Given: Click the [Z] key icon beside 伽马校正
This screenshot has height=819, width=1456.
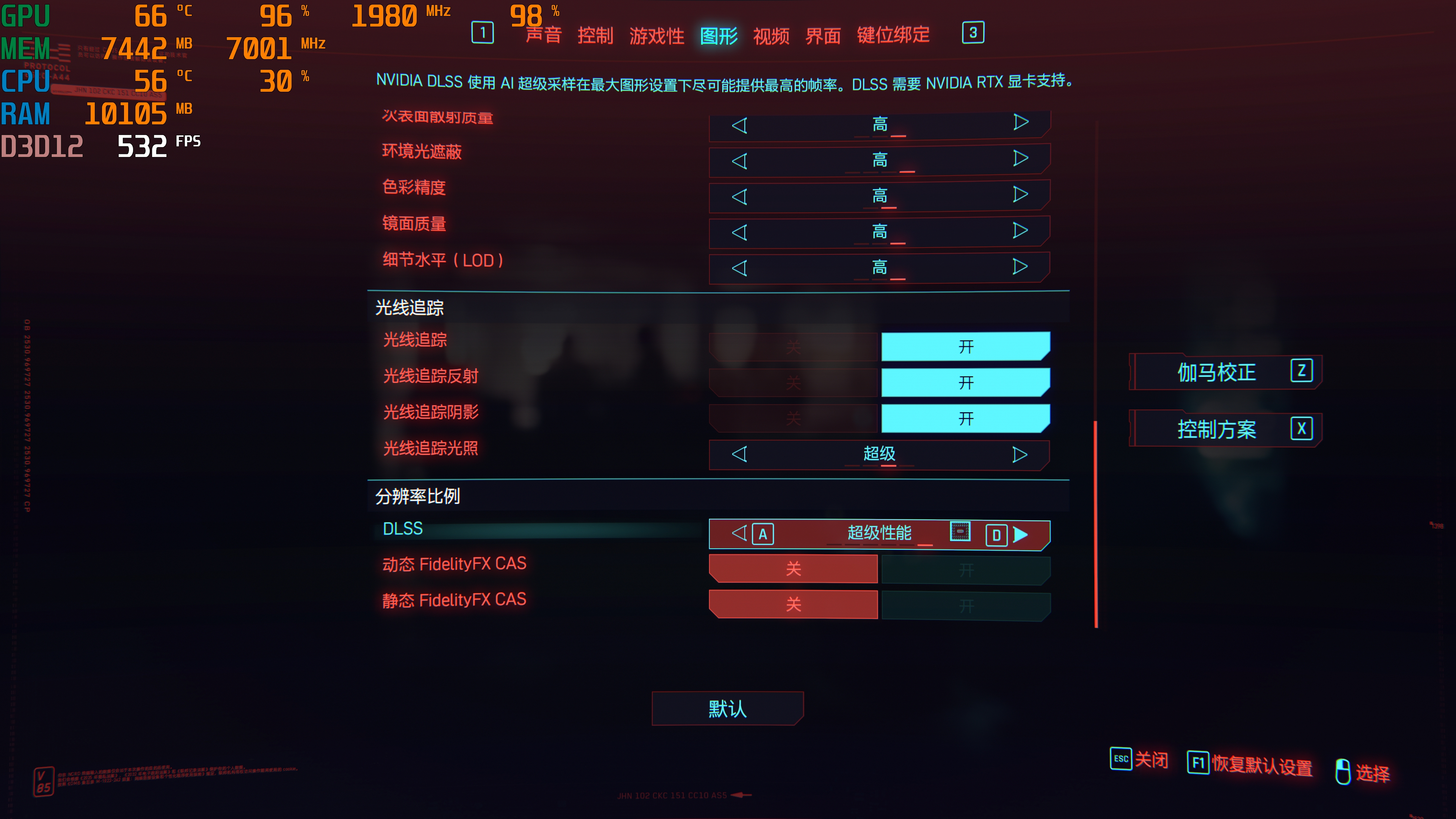Looking at the screenshot, I should [x=1303, y=371].
